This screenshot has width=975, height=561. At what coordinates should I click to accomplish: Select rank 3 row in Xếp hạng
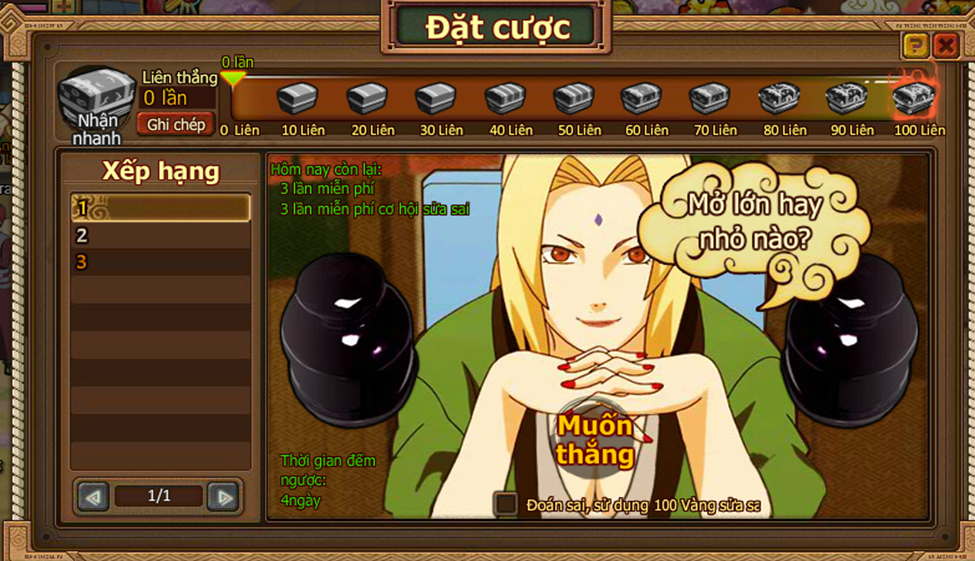pos(160,262)
